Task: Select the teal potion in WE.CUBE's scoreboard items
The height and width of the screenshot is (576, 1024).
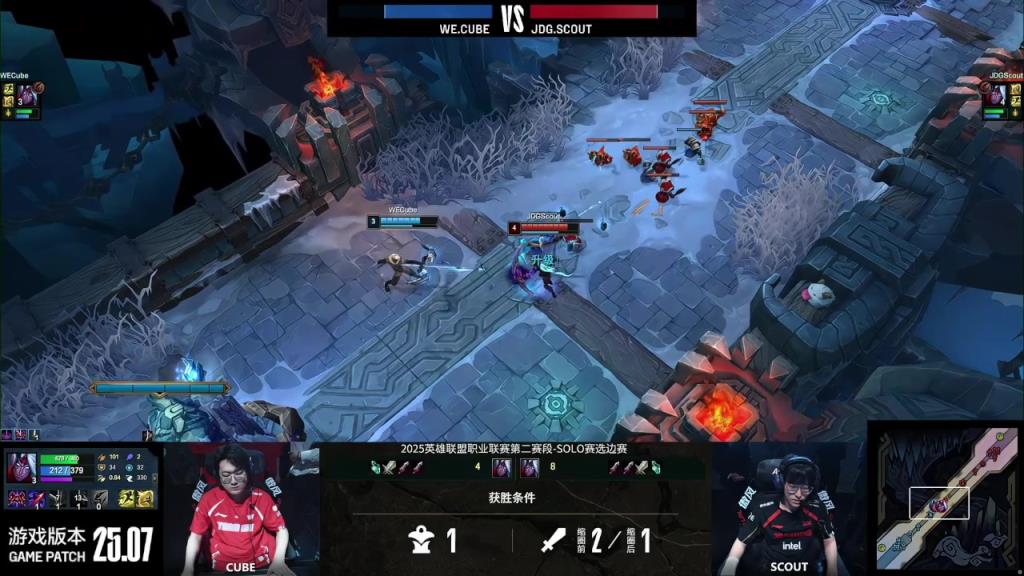Action: pyautogui.click(x=376, y=467)
